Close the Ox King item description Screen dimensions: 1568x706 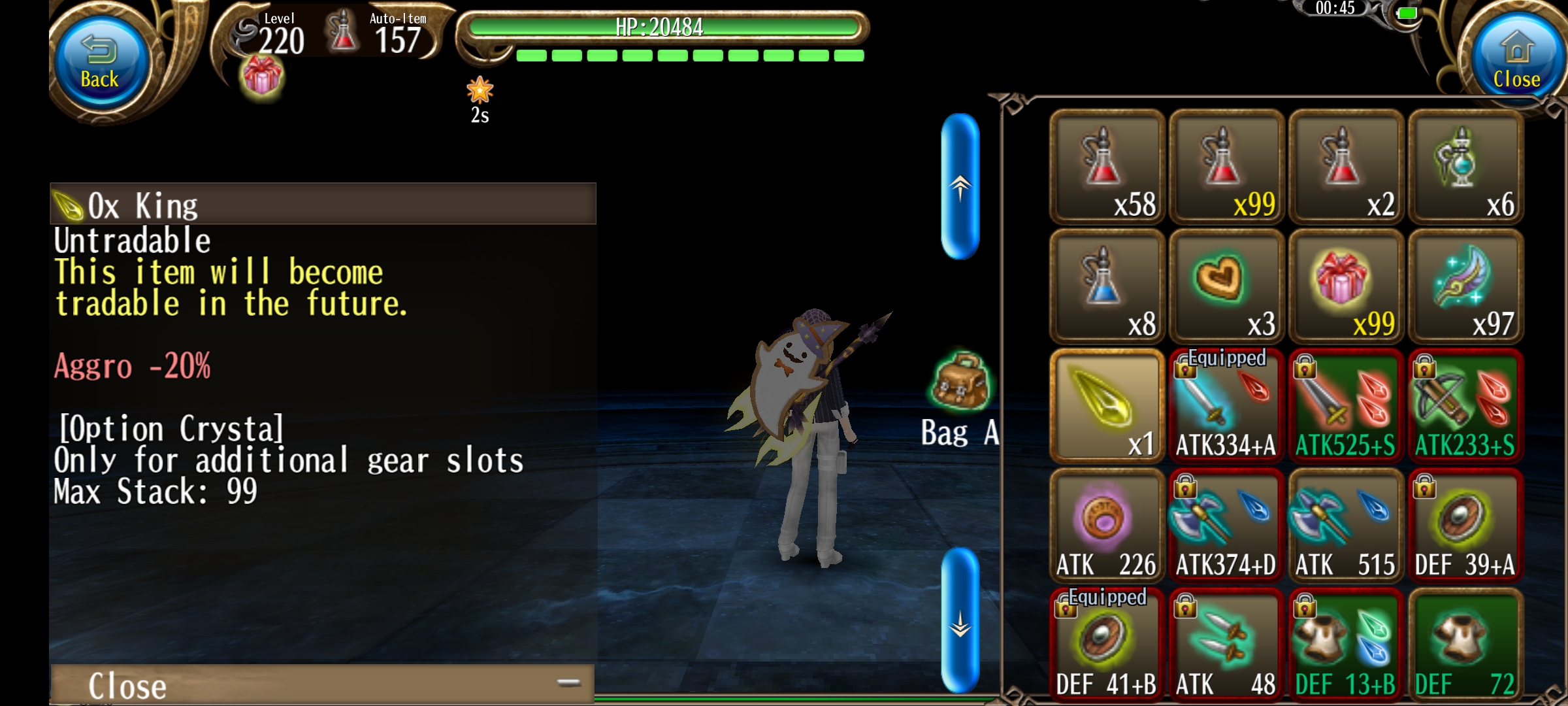(322, 684)
